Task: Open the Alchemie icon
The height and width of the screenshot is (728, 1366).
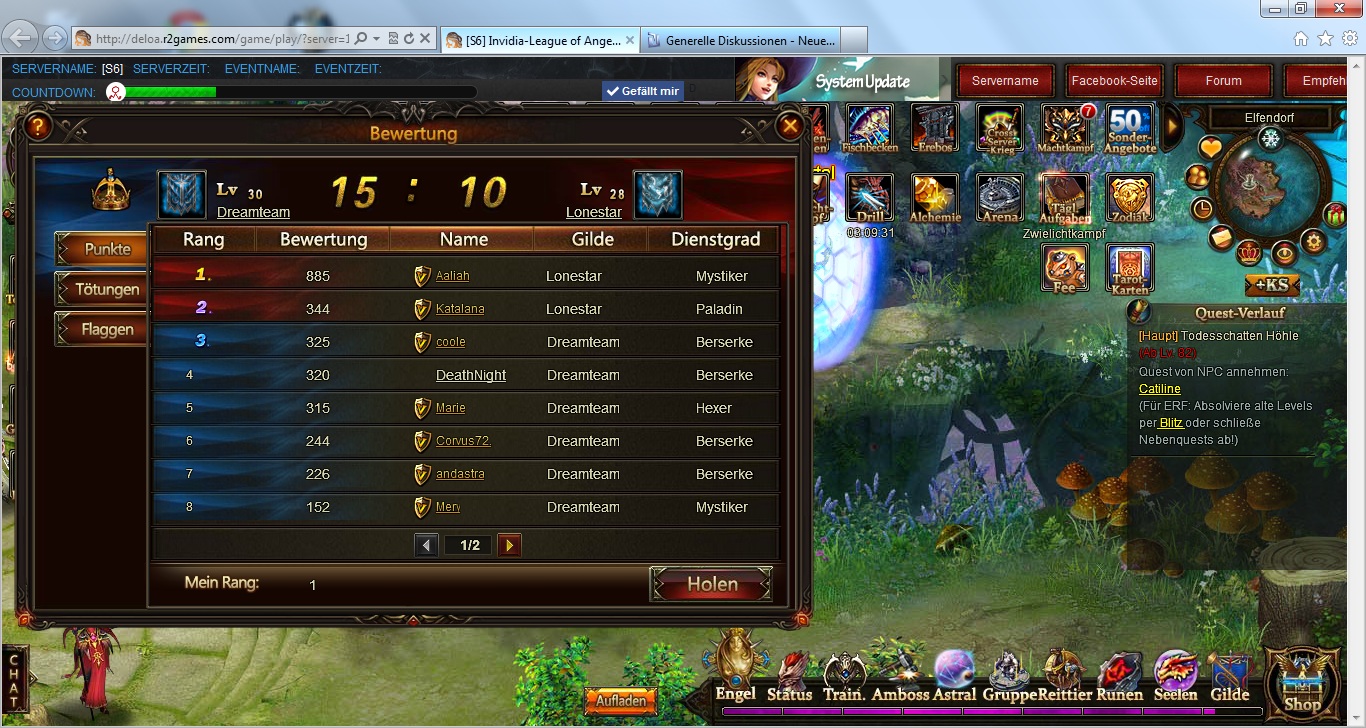Action: (x=935, y=198)
